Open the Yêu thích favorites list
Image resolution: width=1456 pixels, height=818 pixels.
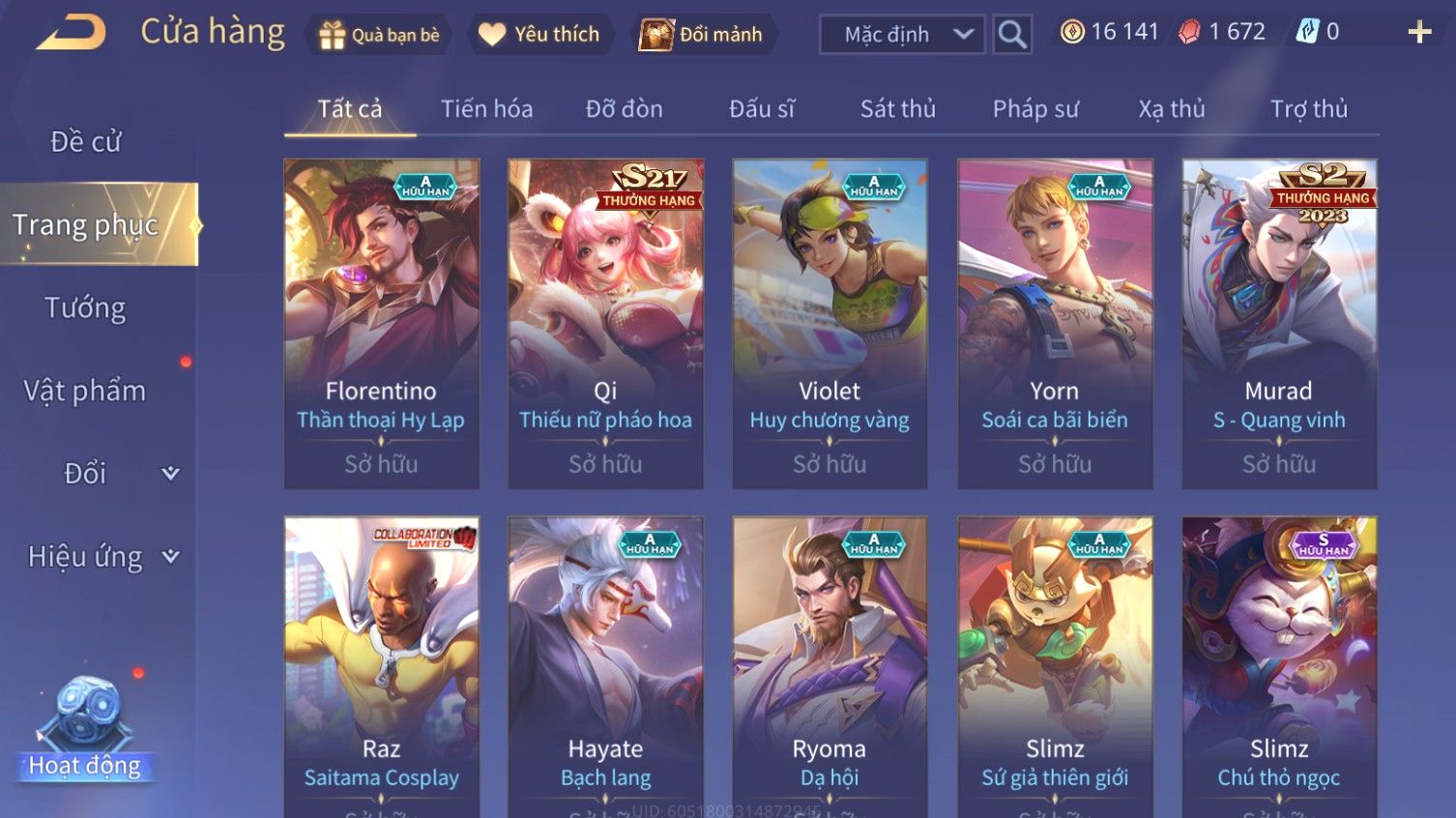(x=539, y=35)
